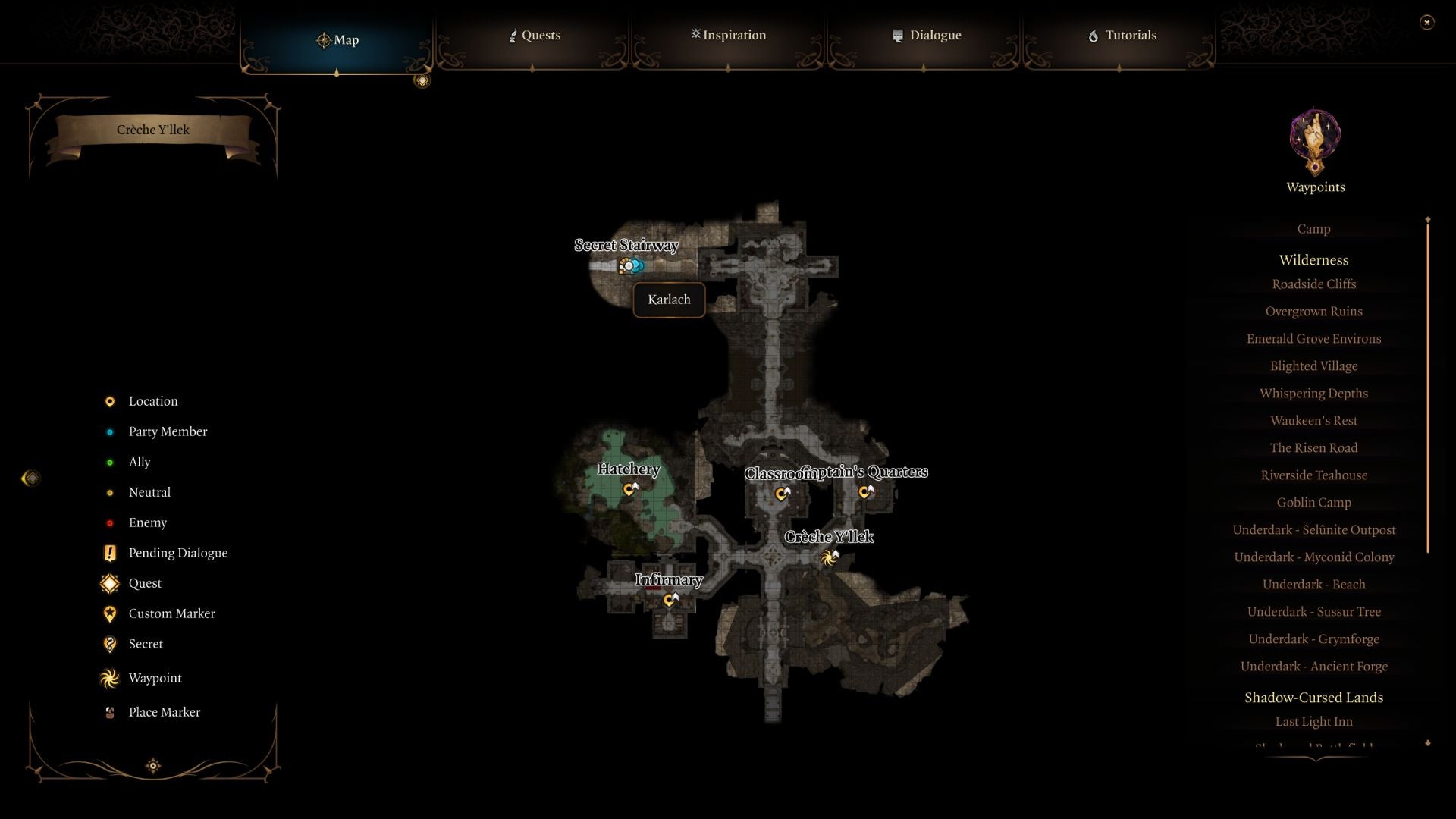
Task: Travel to Last Light Inn waypoint
Action: 1313,721
